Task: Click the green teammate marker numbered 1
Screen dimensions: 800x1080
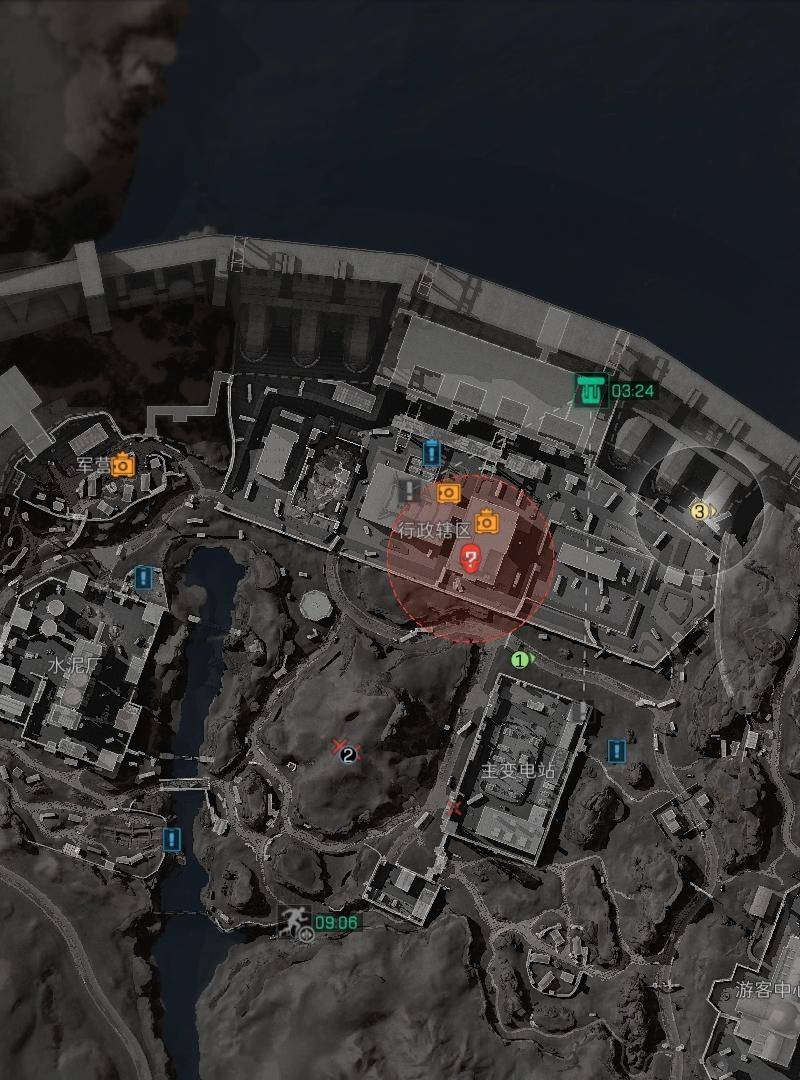Action: 519,660
